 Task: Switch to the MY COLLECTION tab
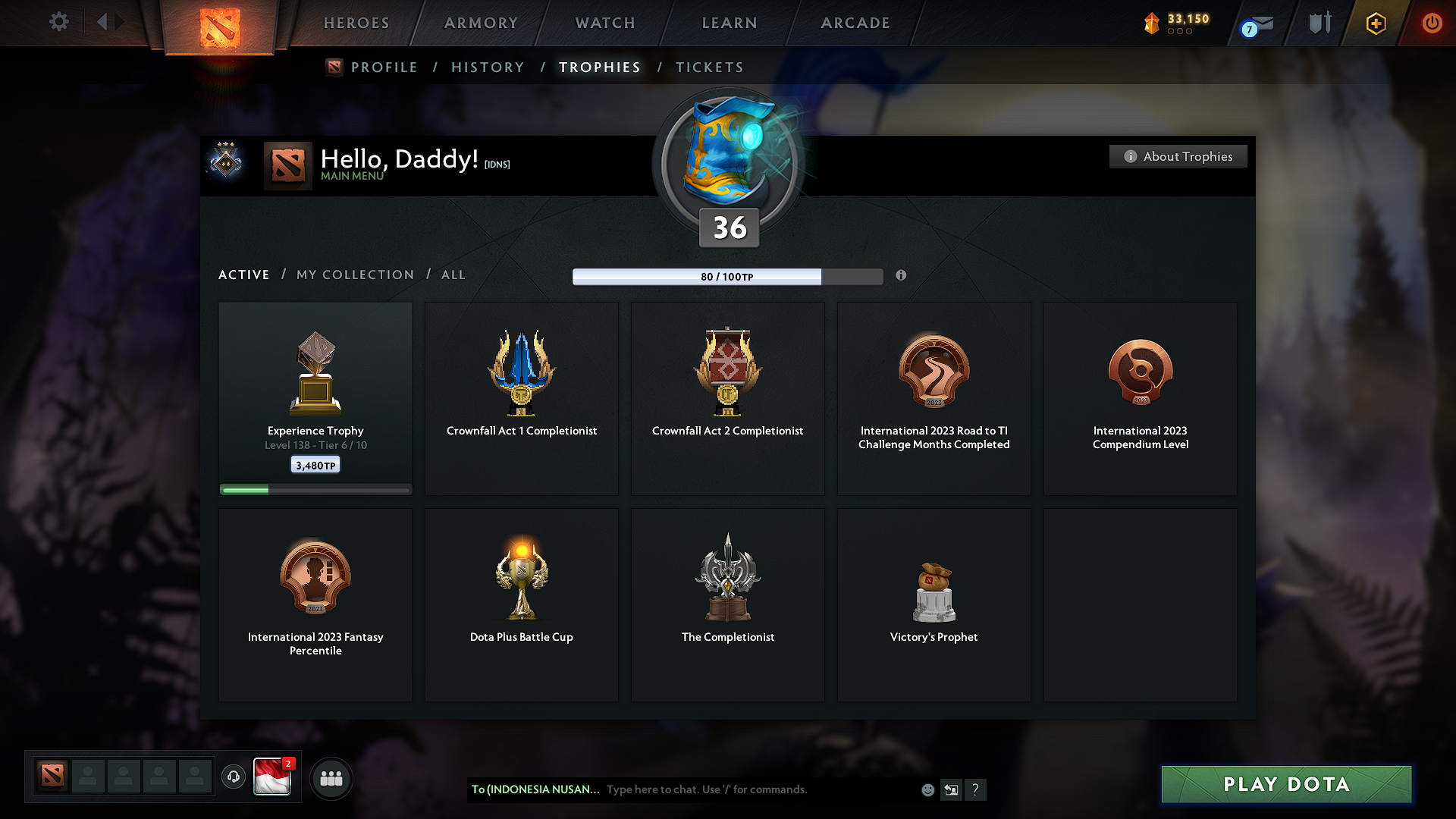354,275
